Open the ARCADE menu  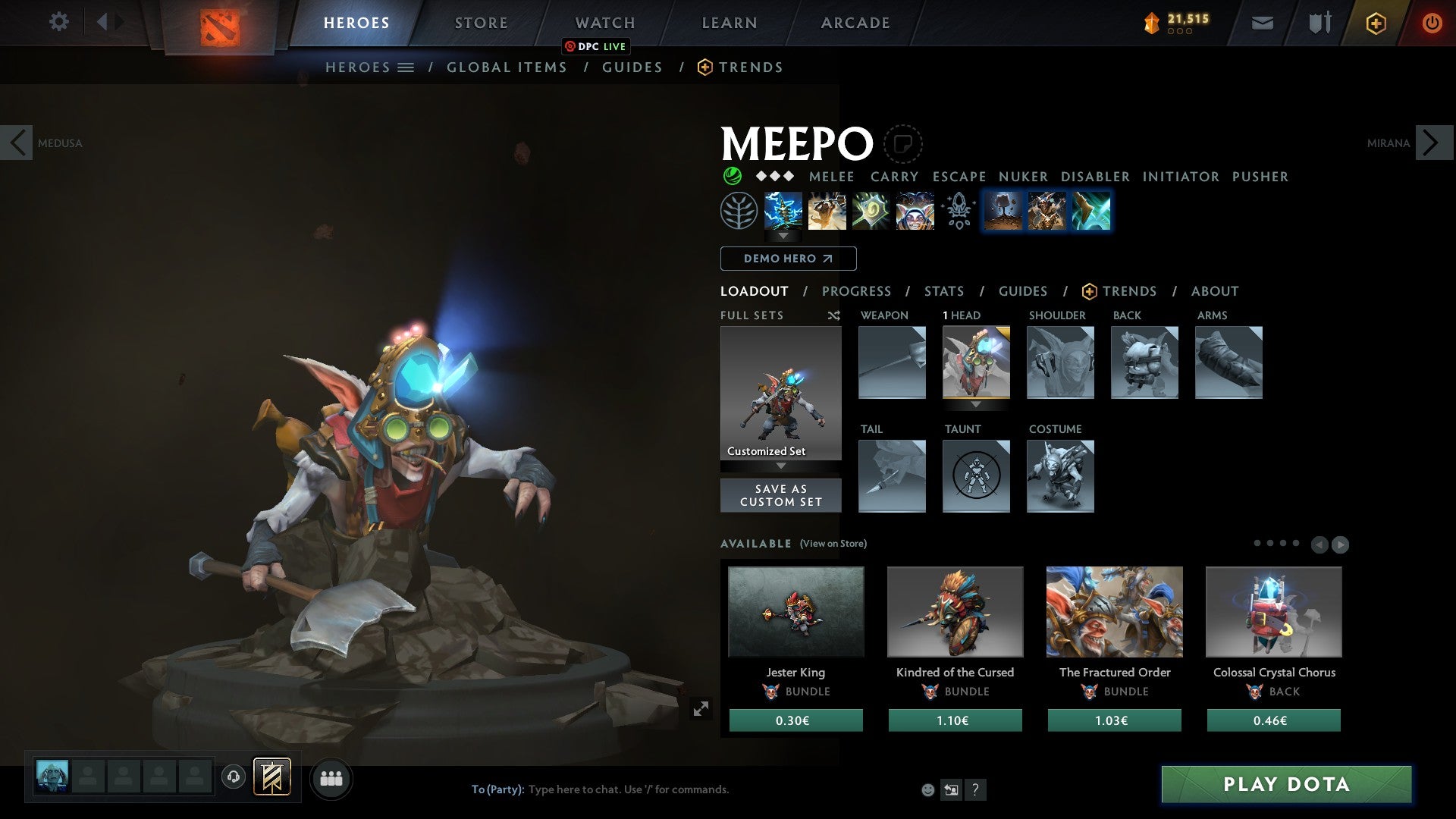[x=855, y=23]
